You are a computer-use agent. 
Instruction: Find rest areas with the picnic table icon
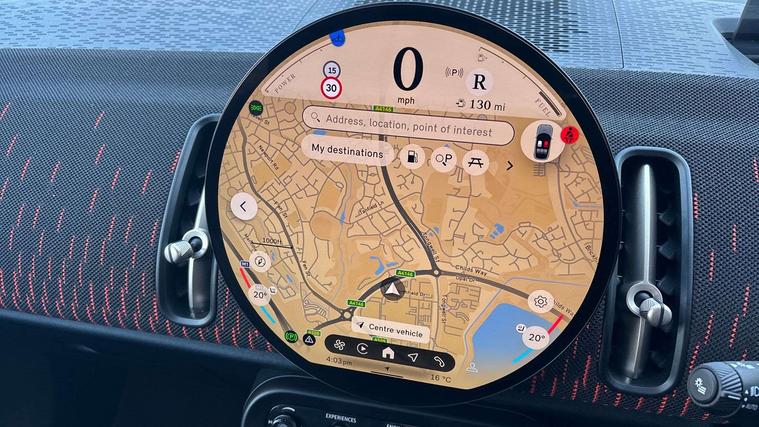pos(475,160)
